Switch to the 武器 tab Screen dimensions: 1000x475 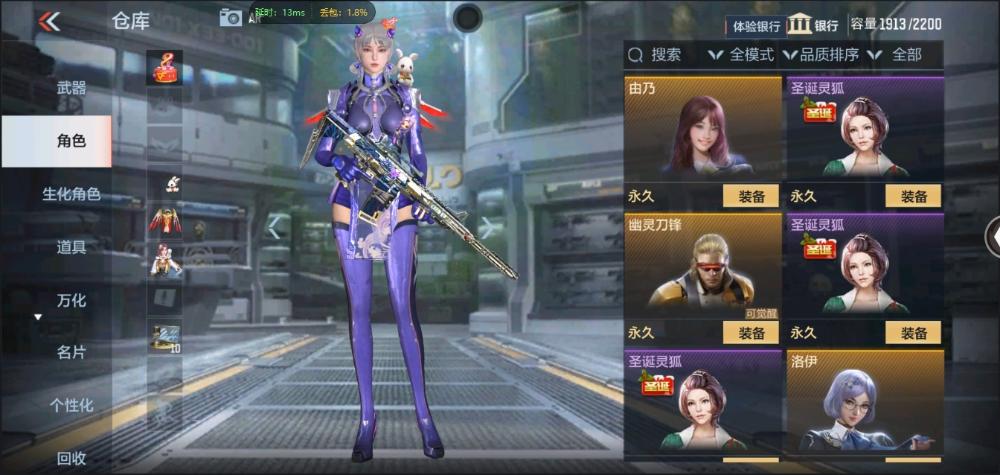click(71, 88)
